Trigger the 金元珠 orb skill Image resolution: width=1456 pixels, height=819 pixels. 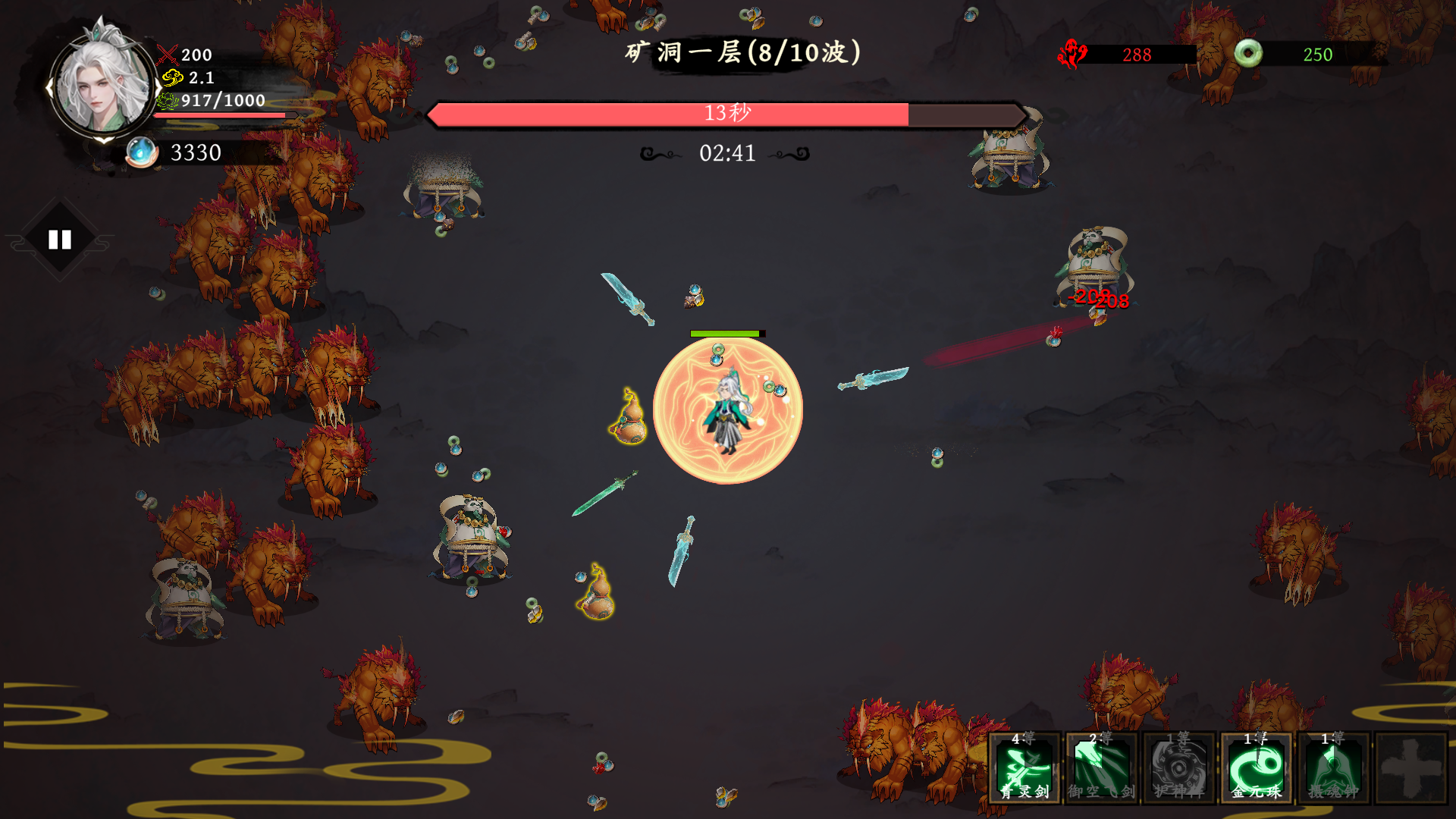[1257, 767]
